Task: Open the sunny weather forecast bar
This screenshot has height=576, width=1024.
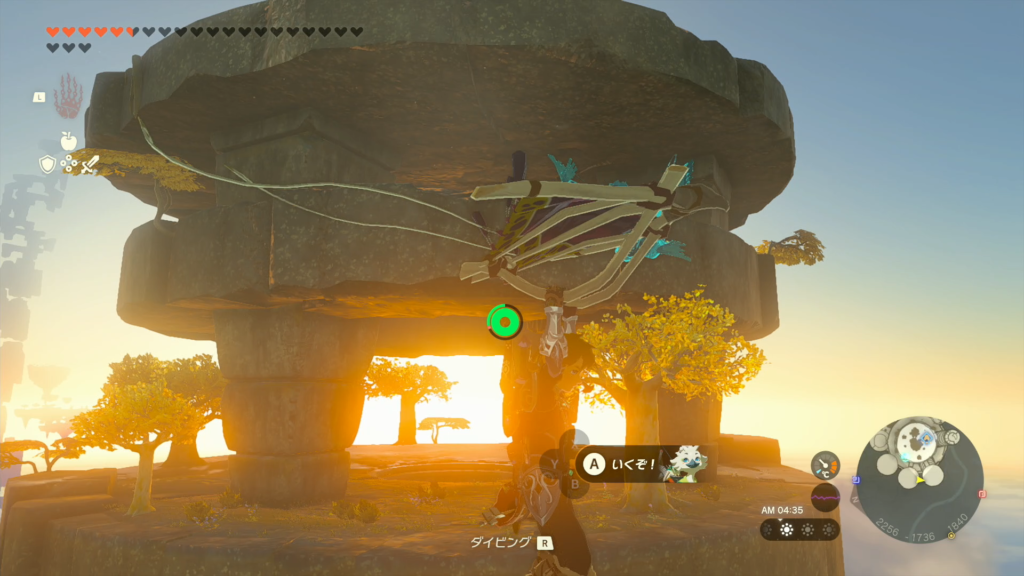Action: tap(800, 530)
